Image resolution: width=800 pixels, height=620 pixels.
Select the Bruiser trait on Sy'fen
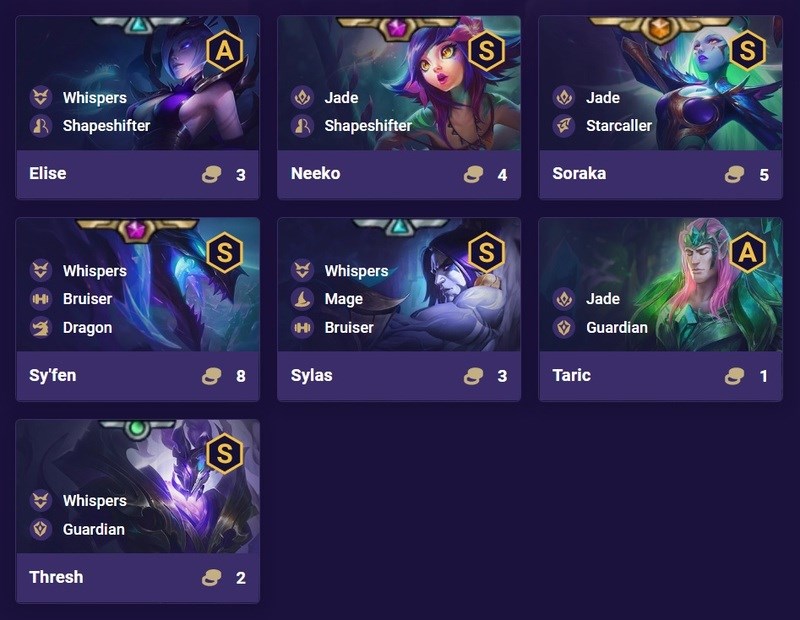[x=87, y=299]
